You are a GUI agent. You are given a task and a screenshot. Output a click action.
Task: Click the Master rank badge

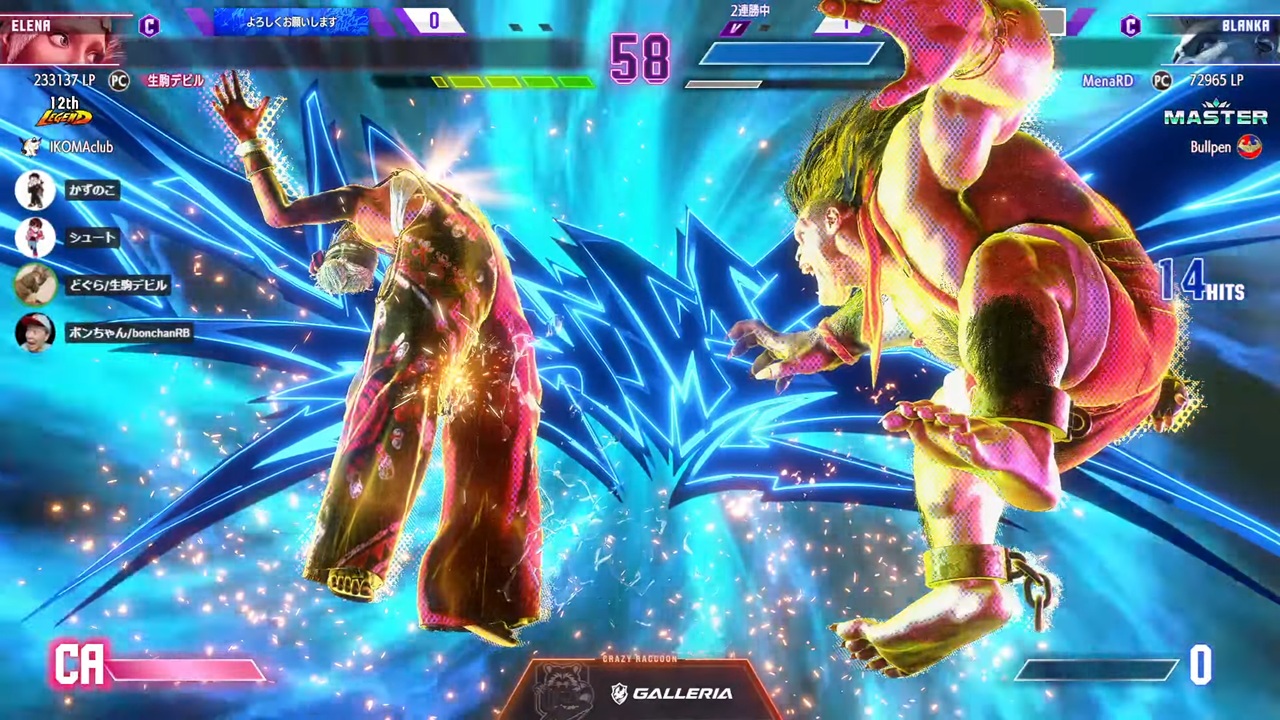click(x=1215, y=115)
